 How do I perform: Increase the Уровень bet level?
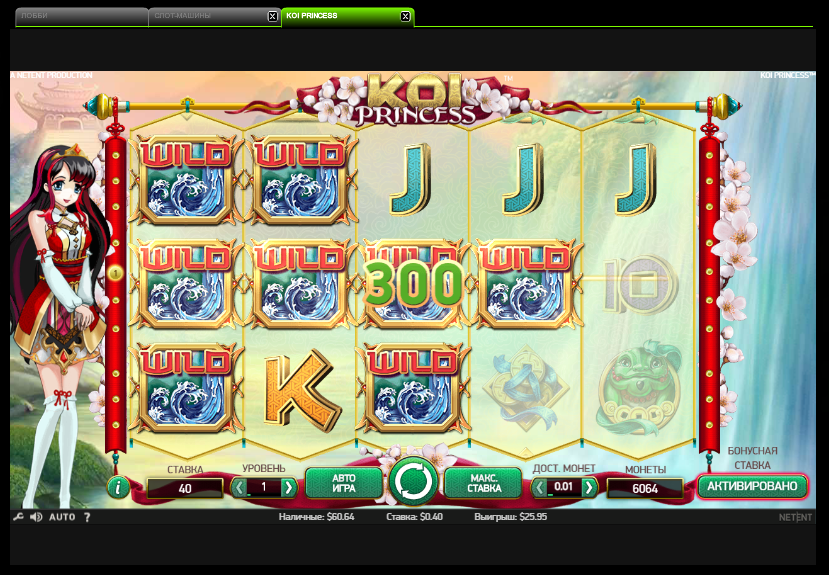(289, 488)
